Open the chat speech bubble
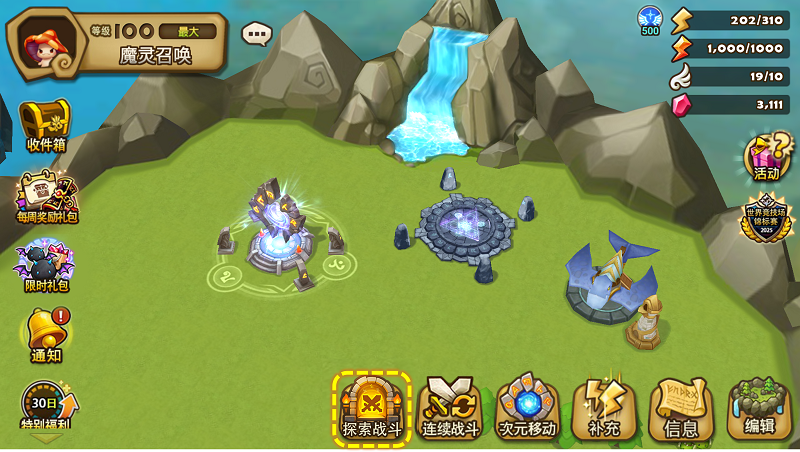 tap(256, 34)
